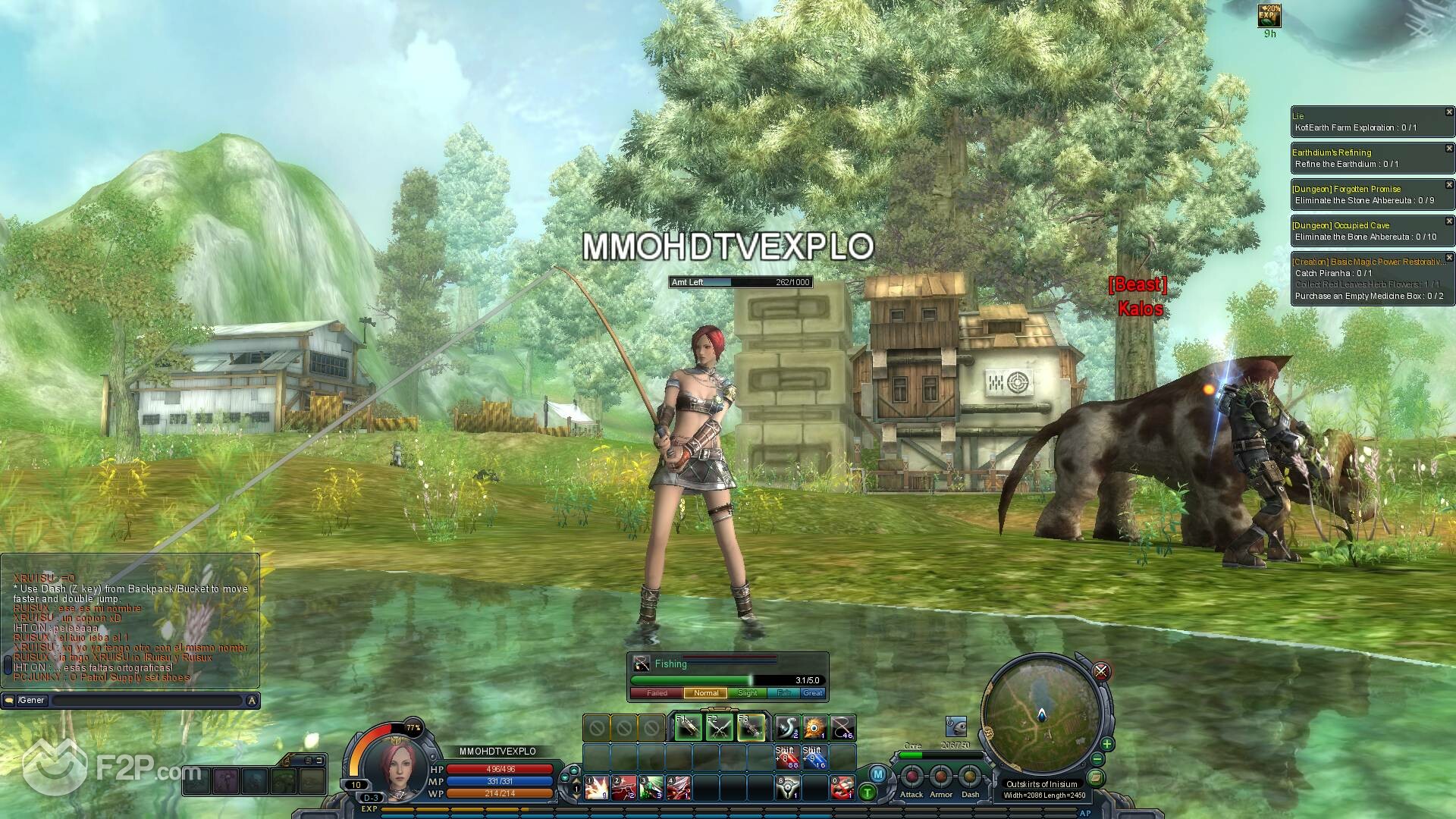
Task: Open the world map from the minimap
Action: (1095, 778)
